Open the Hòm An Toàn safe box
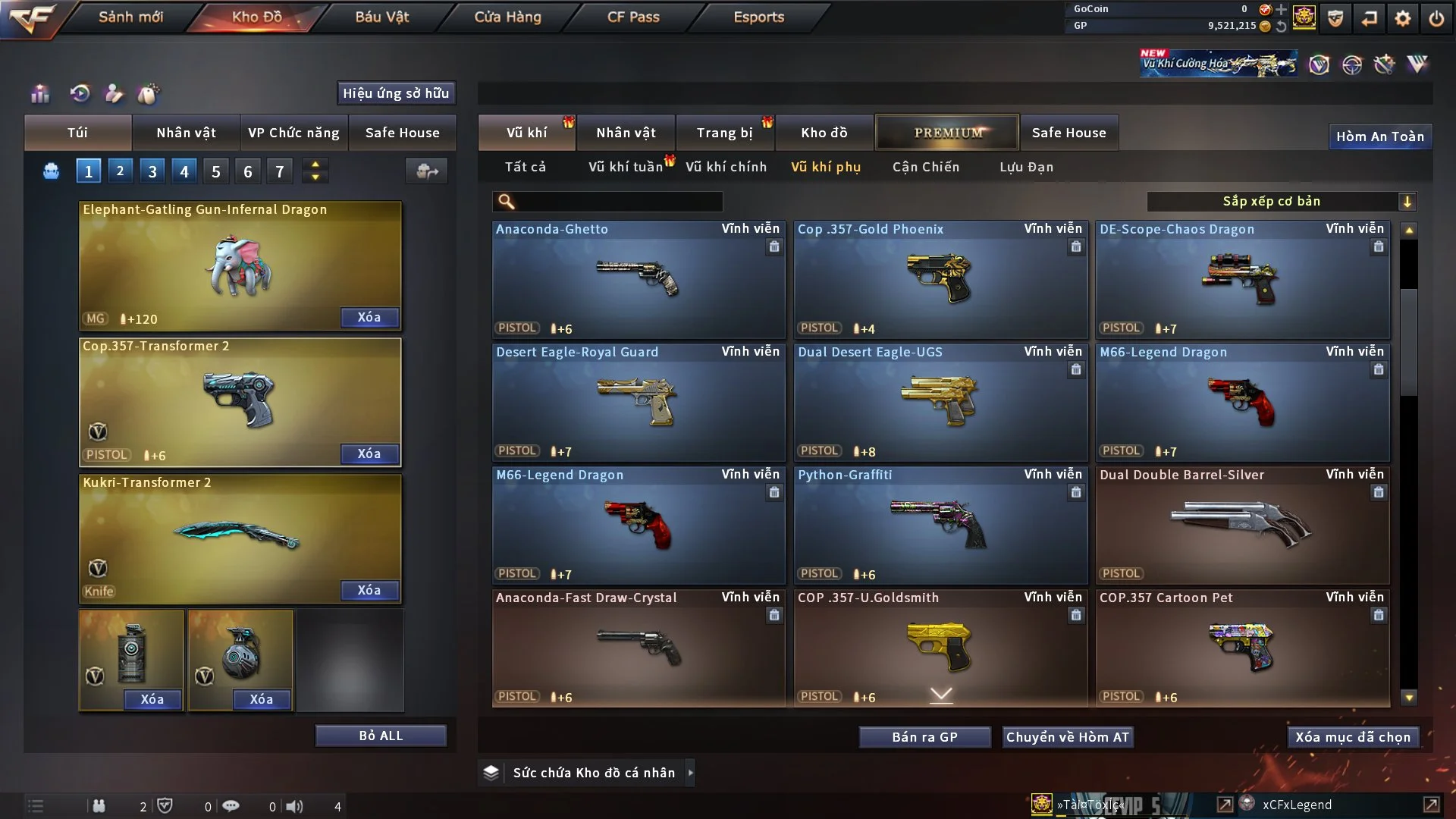 coord(1379,136)
